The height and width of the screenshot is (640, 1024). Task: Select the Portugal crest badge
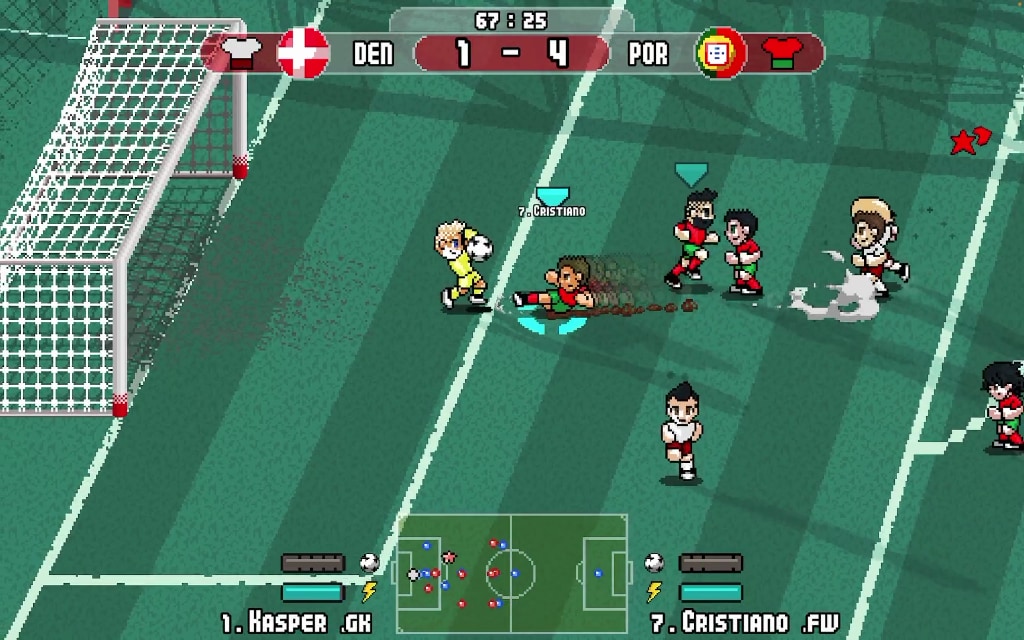[x=722, y=53]
